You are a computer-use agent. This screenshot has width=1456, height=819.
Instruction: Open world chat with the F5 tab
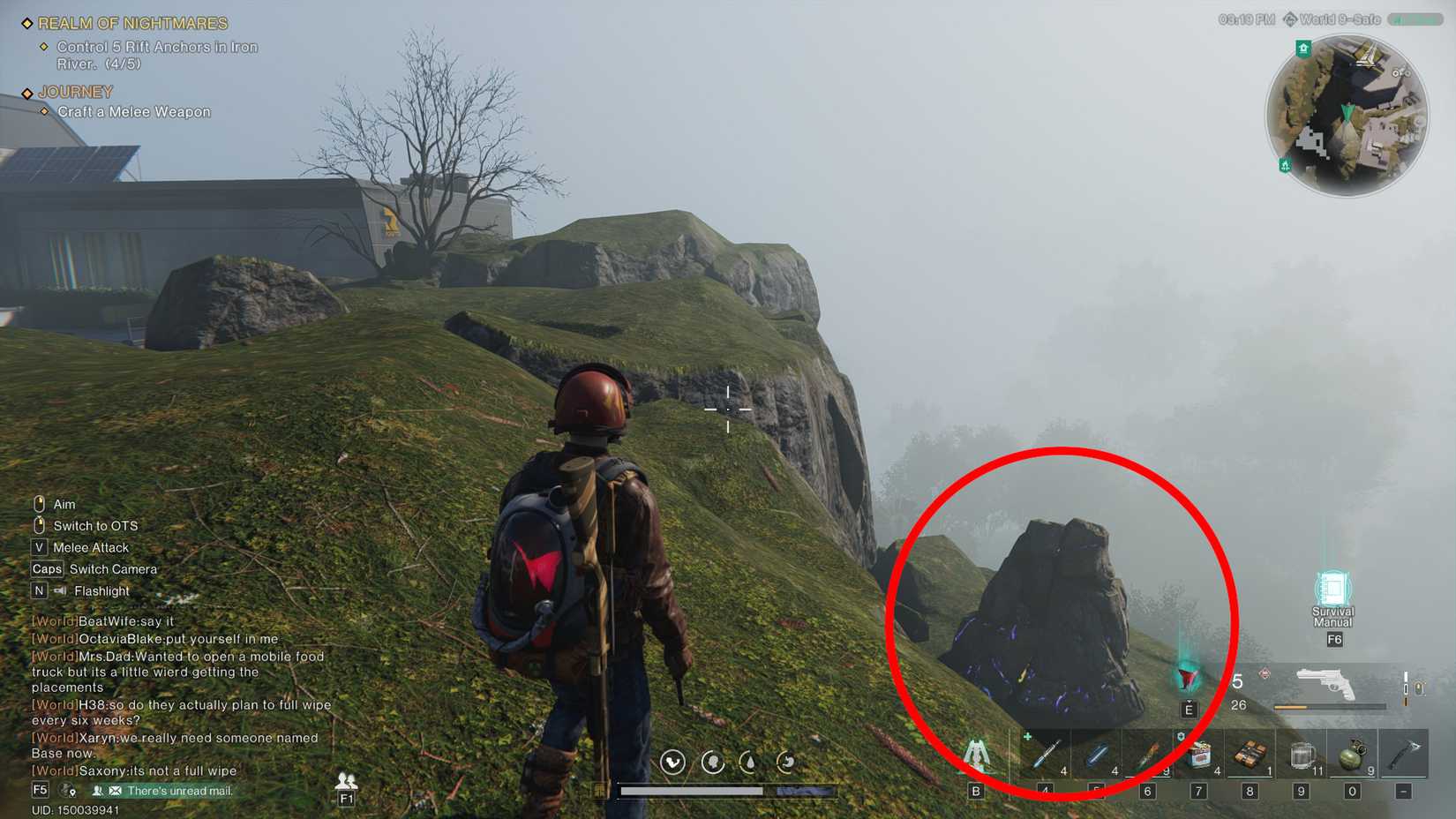(39, 790)
